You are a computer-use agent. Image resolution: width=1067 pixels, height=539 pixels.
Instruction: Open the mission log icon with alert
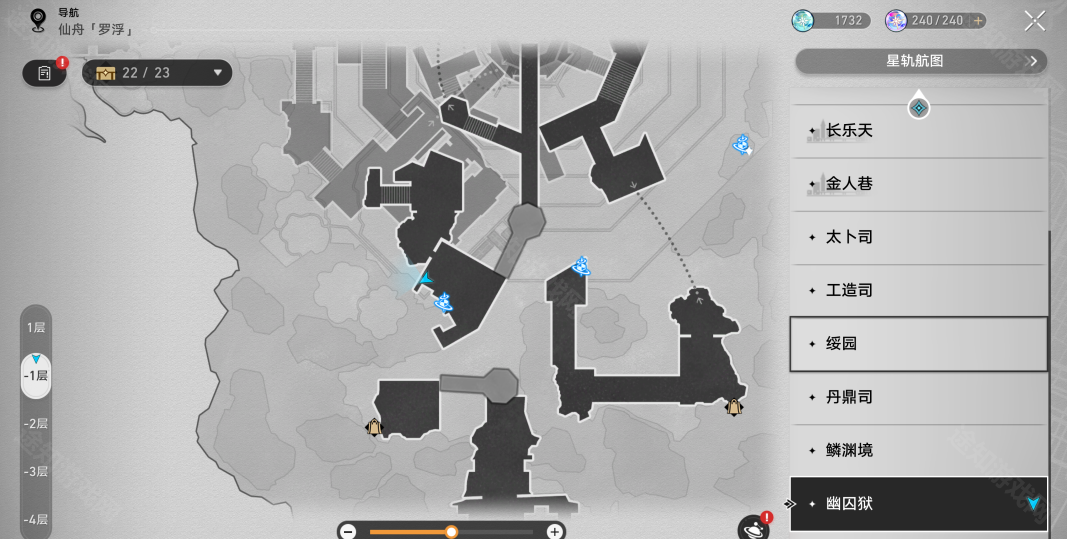pyautogui.click(x=45, y=73)
